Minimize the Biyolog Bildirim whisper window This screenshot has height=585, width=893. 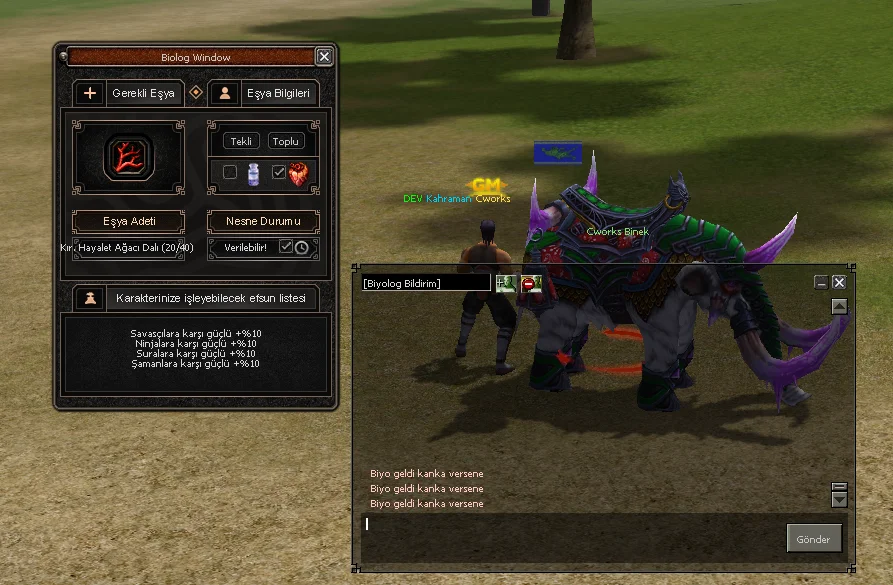[x=821, y=283]
